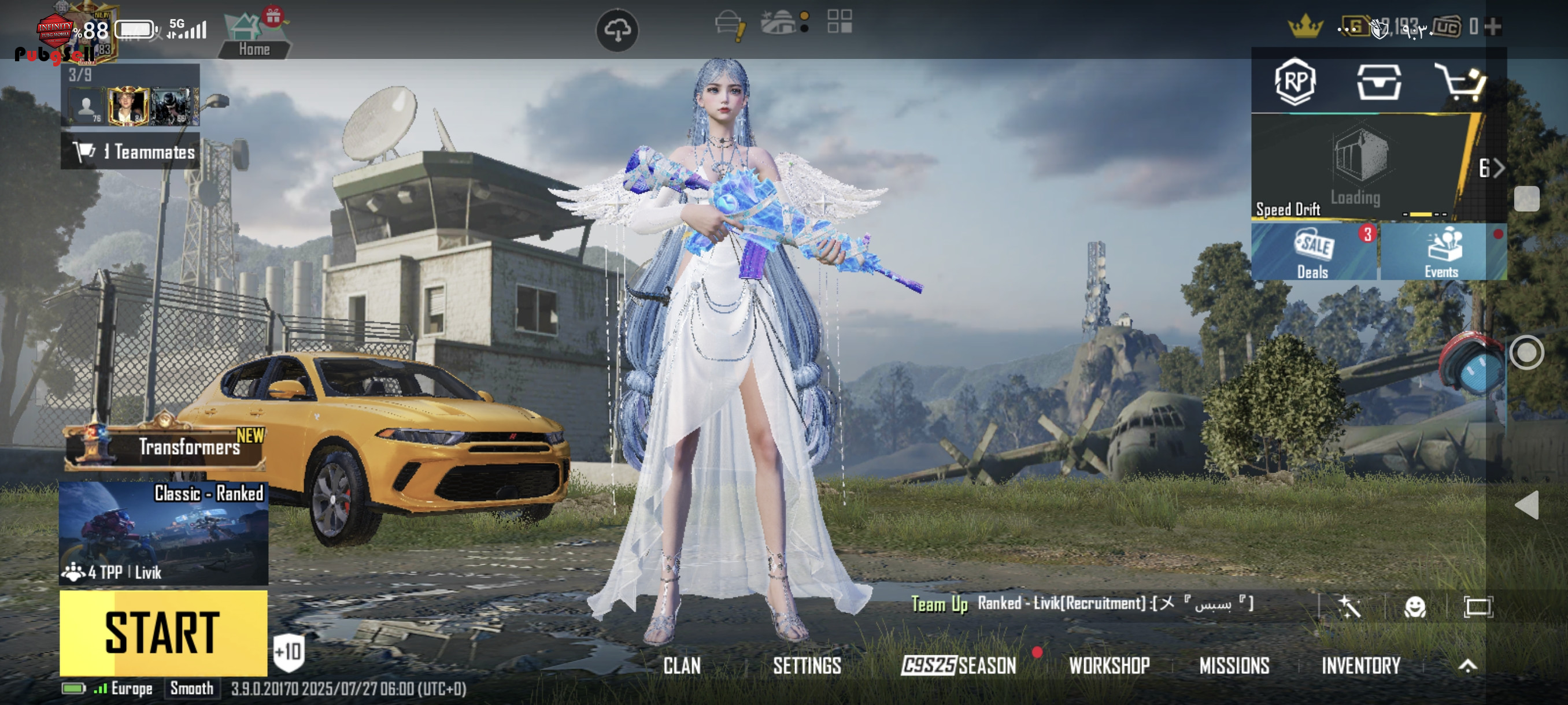The image size is (1568, 705).
Task: Open the C9S25 SEASON menu
Action: tap(959, 666)
